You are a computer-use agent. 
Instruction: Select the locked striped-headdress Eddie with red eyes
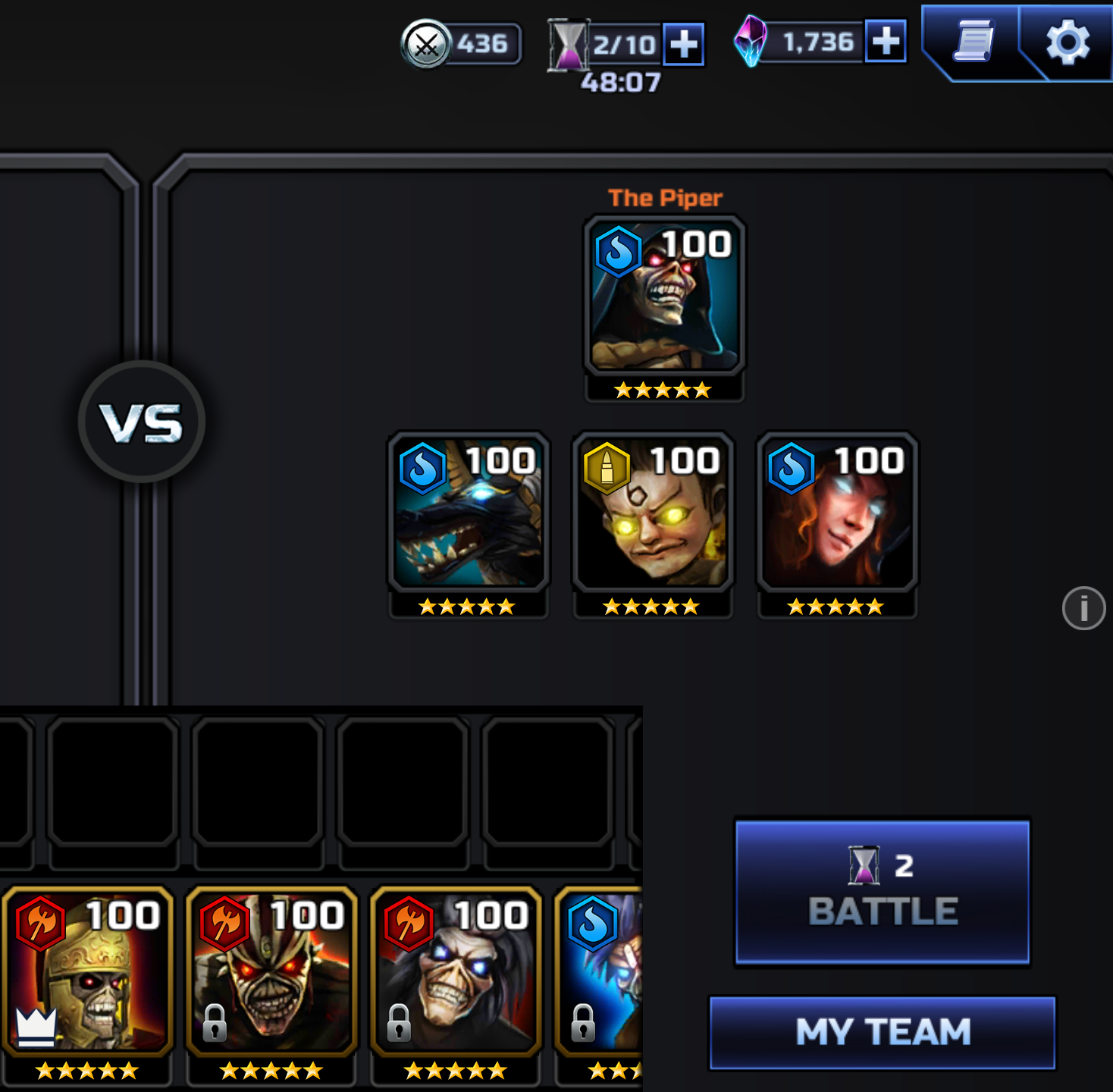pyautogui.click(x=271, y=972)
